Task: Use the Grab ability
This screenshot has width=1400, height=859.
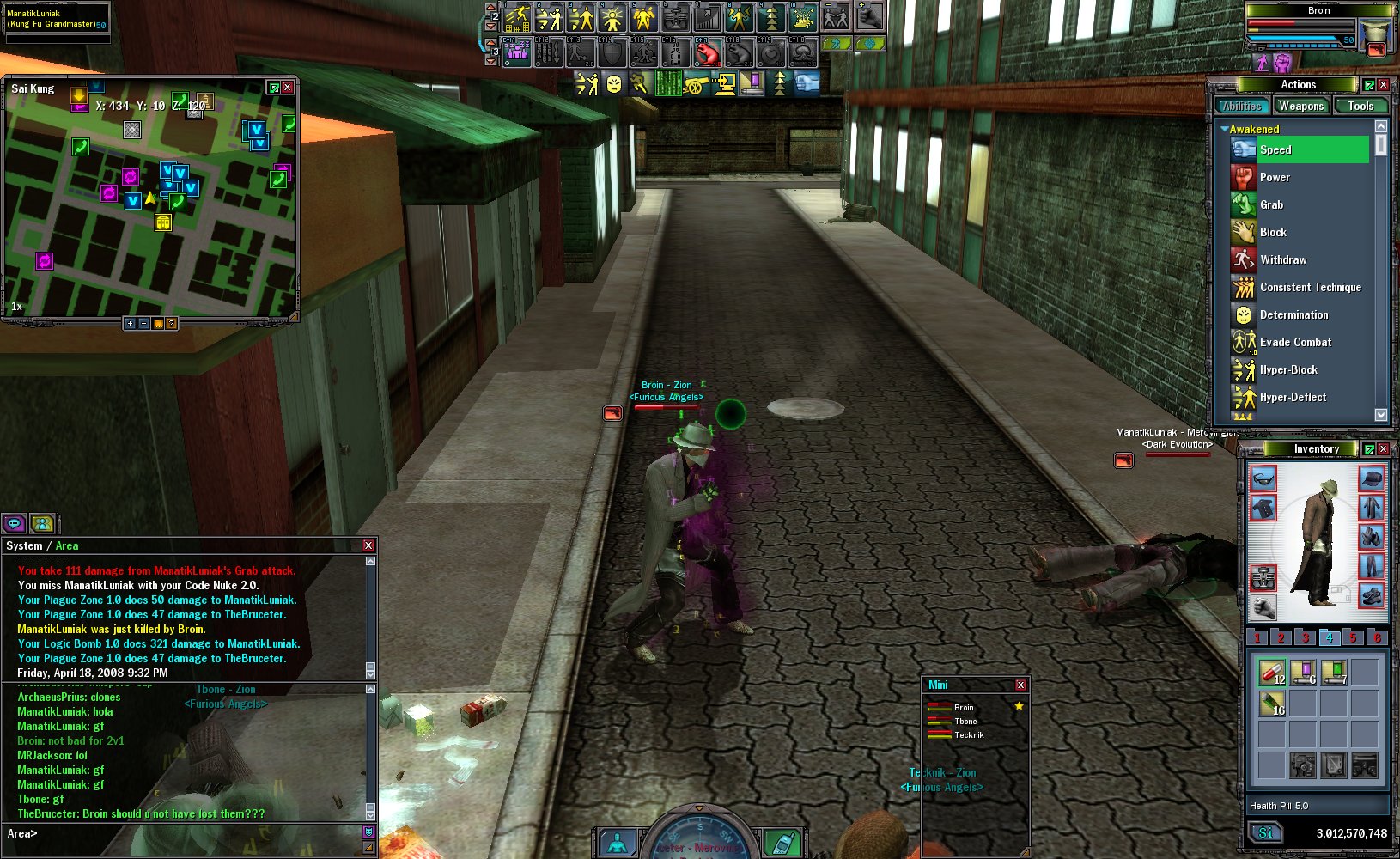Action: (x=1271, y=204)
